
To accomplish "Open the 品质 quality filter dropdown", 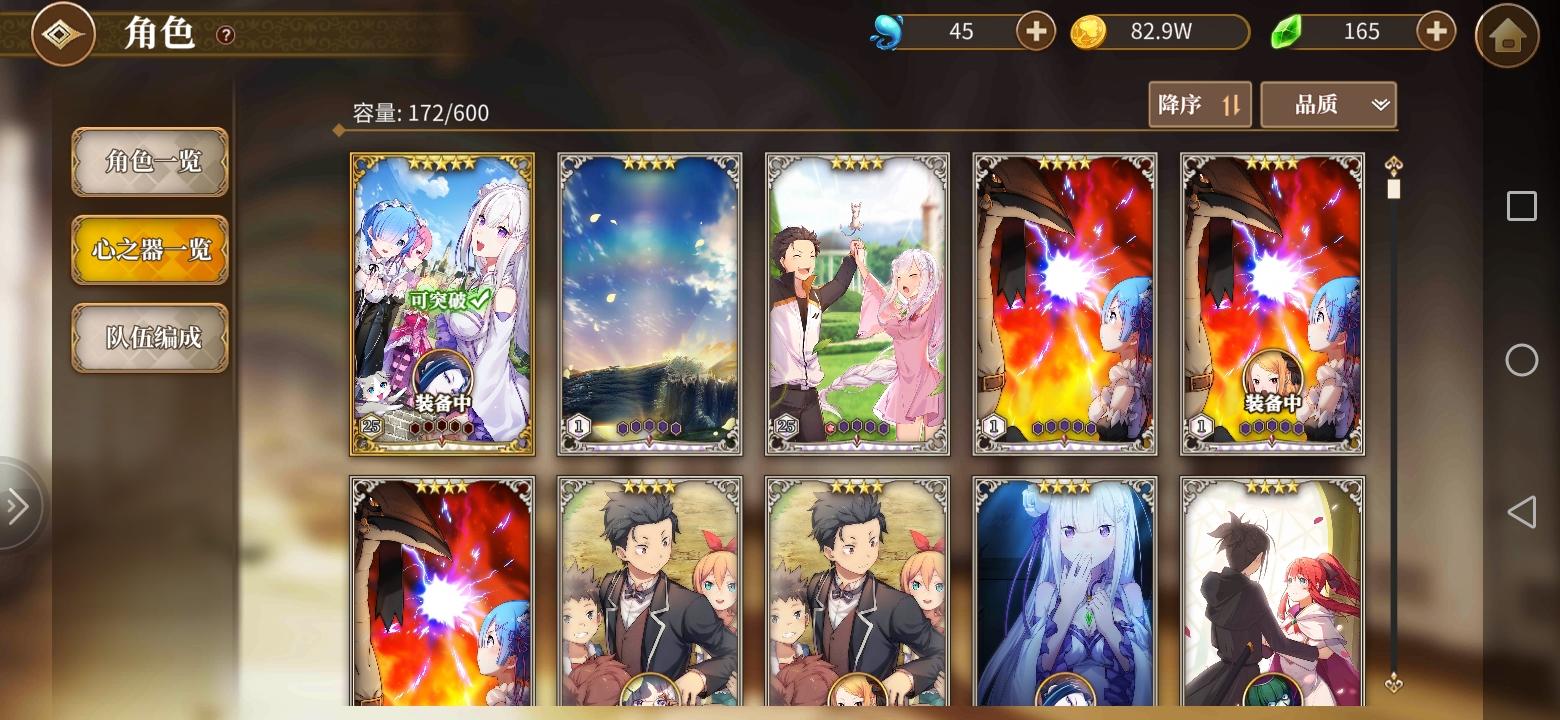I will click(1329, 104).
